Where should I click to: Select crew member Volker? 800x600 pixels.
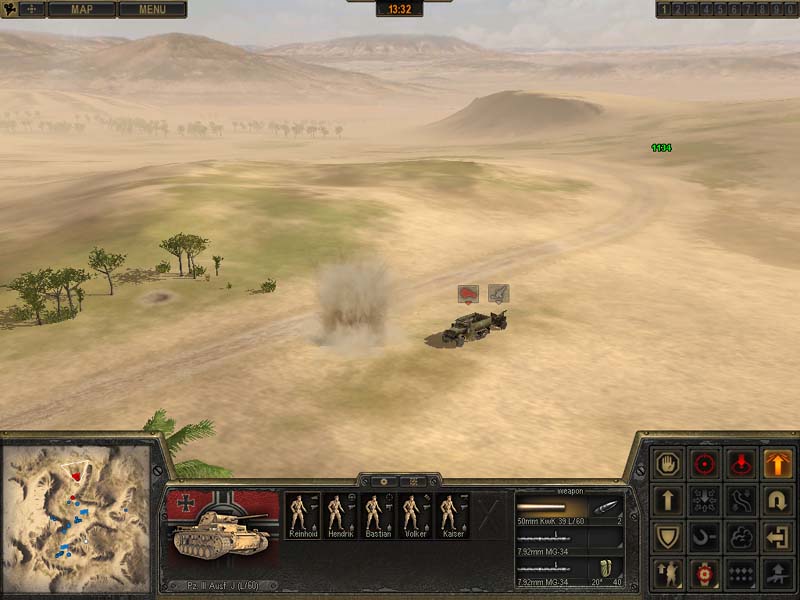pos(414,516)
